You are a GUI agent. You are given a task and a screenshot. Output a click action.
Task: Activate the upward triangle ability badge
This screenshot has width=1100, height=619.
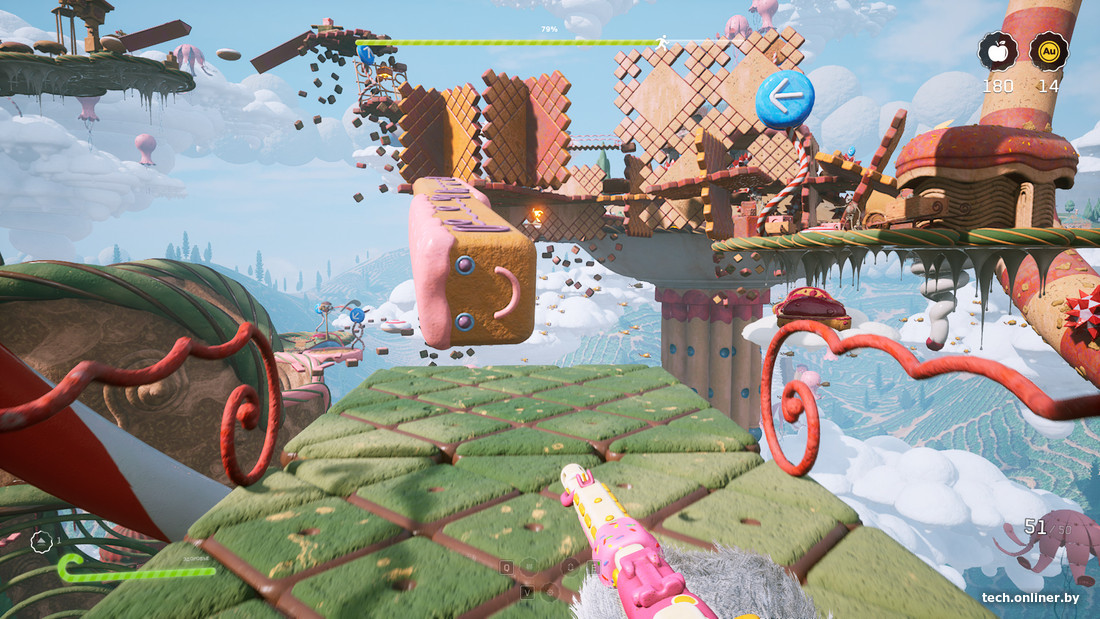point(42,542)
